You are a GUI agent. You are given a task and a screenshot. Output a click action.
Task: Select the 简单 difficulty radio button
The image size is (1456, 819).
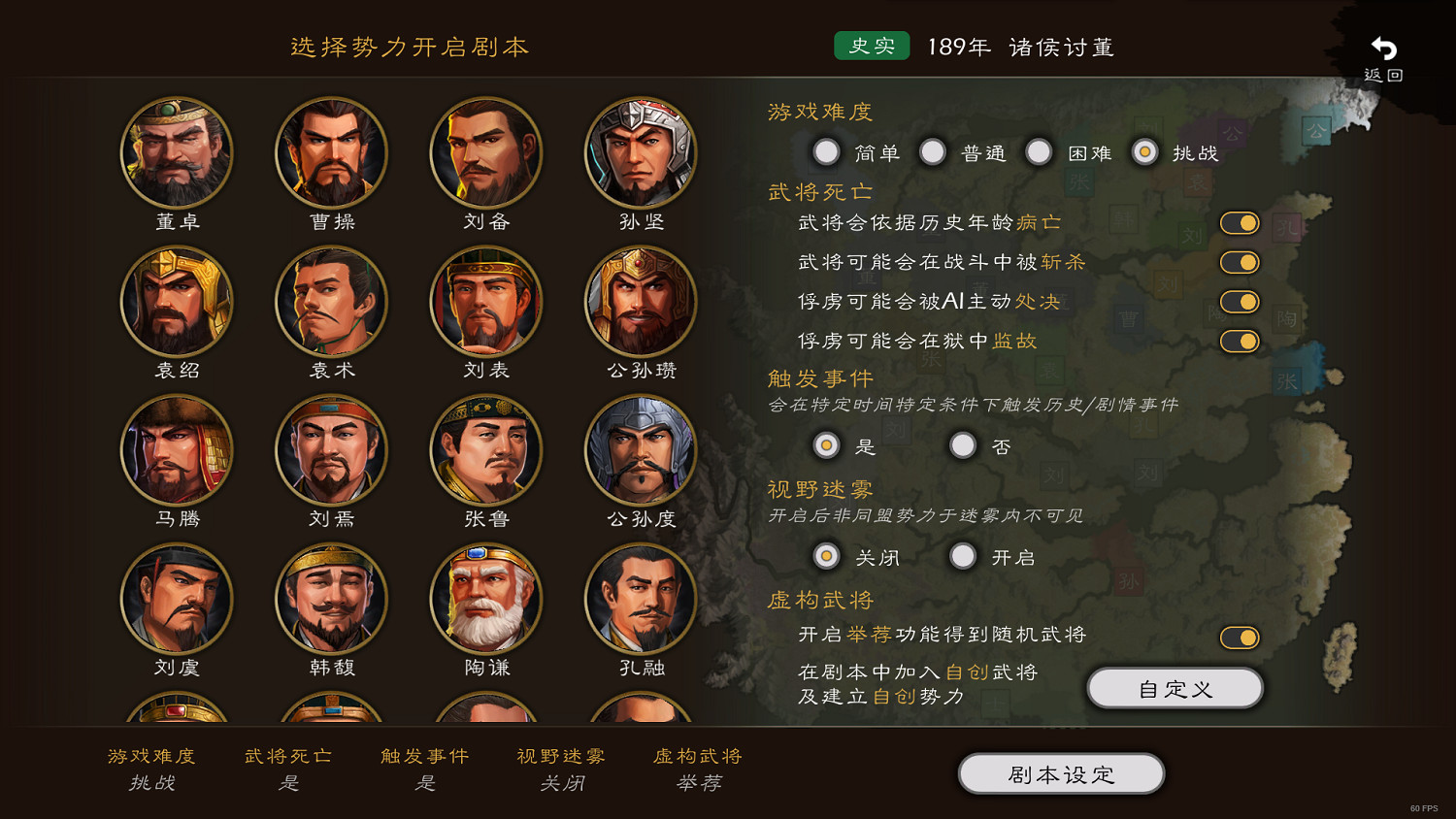827,151
